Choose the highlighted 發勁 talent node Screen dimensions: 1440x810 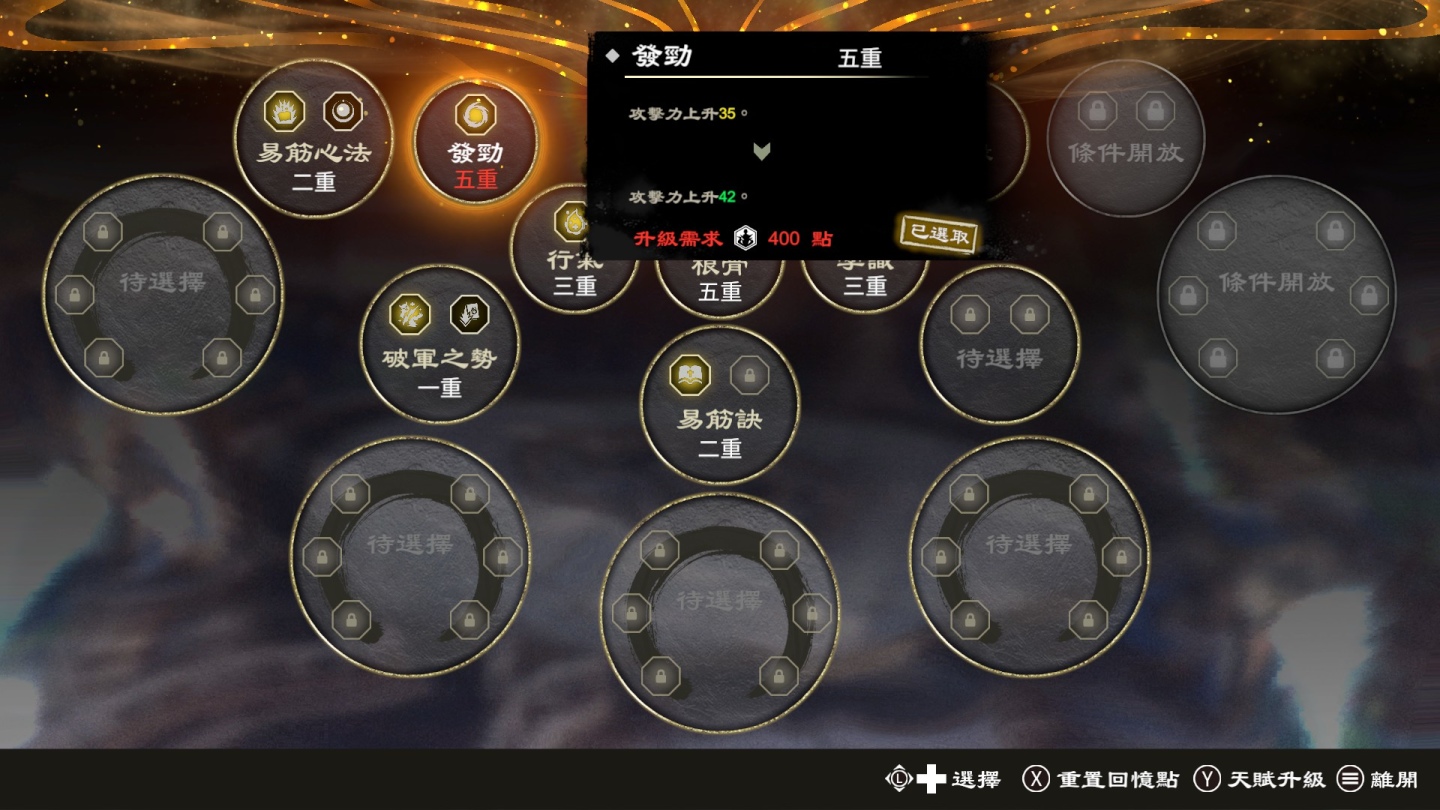pyautogui.click(x=476, y=142)
